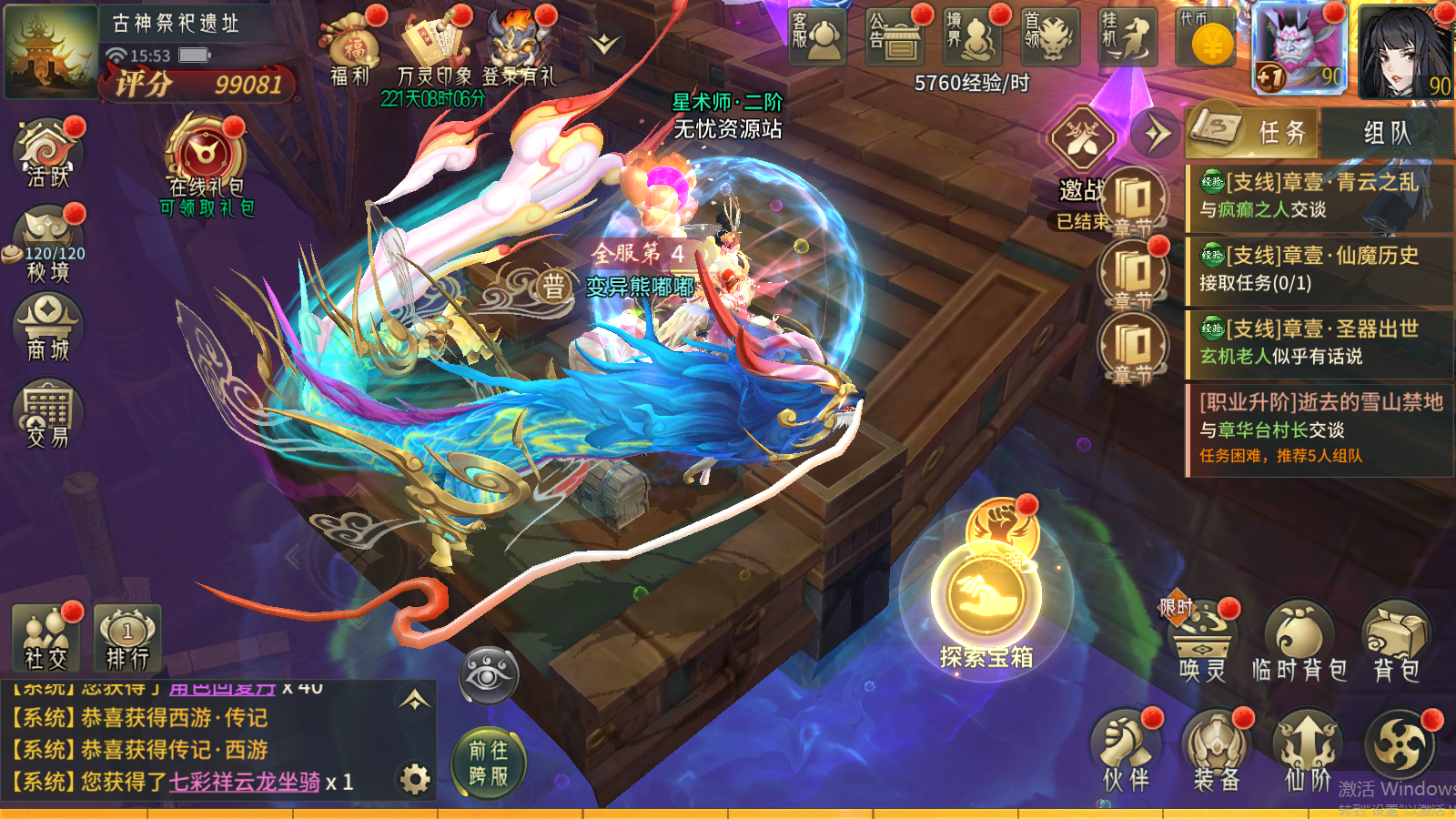Open chat settings gear icon
Image resolution: width=1456 pixels, height=819 pixels.
tap(415, 779)
